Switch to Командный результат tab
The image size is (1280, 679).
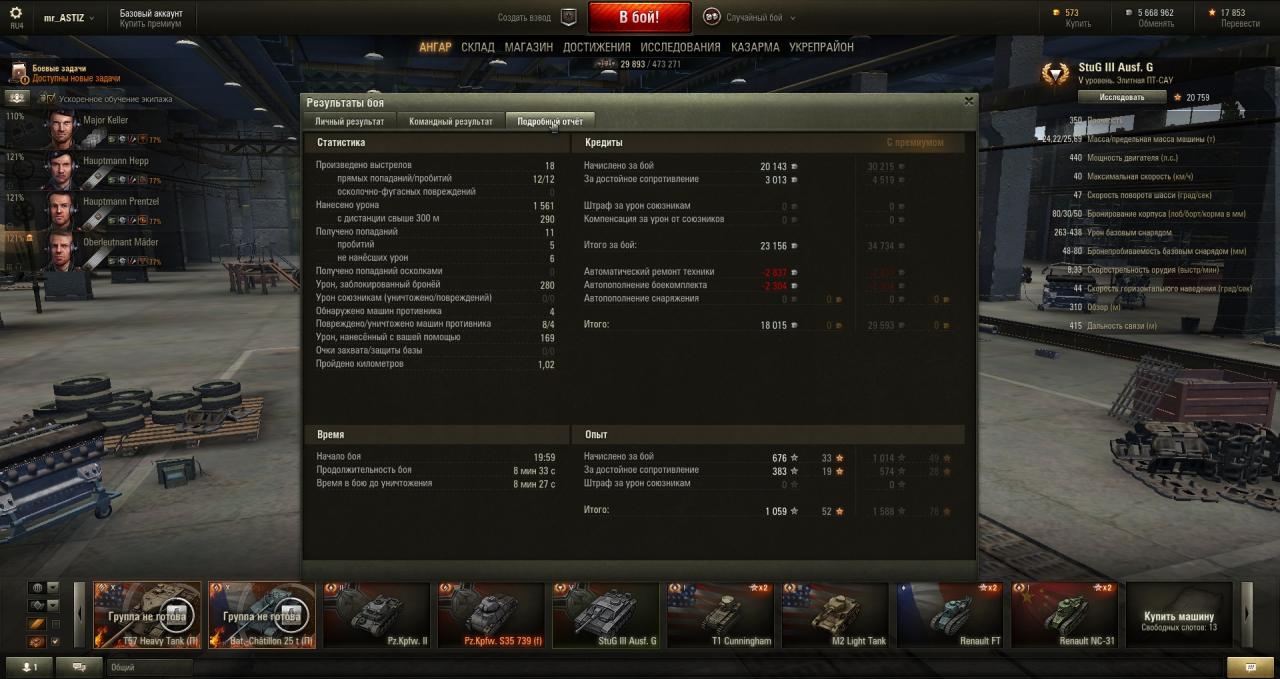click(x=451, y=121)
